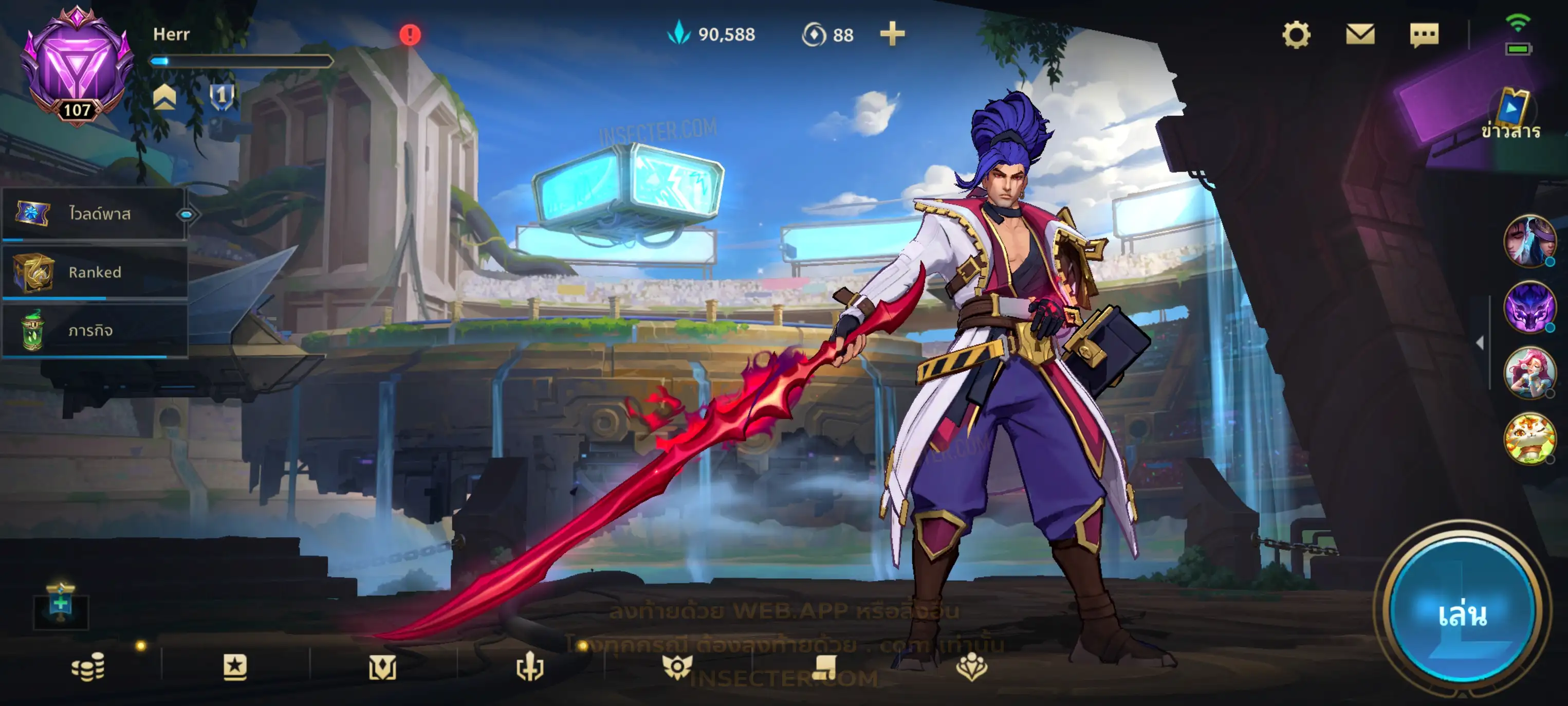
Task: Open the ไวลด์พาส (Wild Pass) panel
Action: (95, 214)
